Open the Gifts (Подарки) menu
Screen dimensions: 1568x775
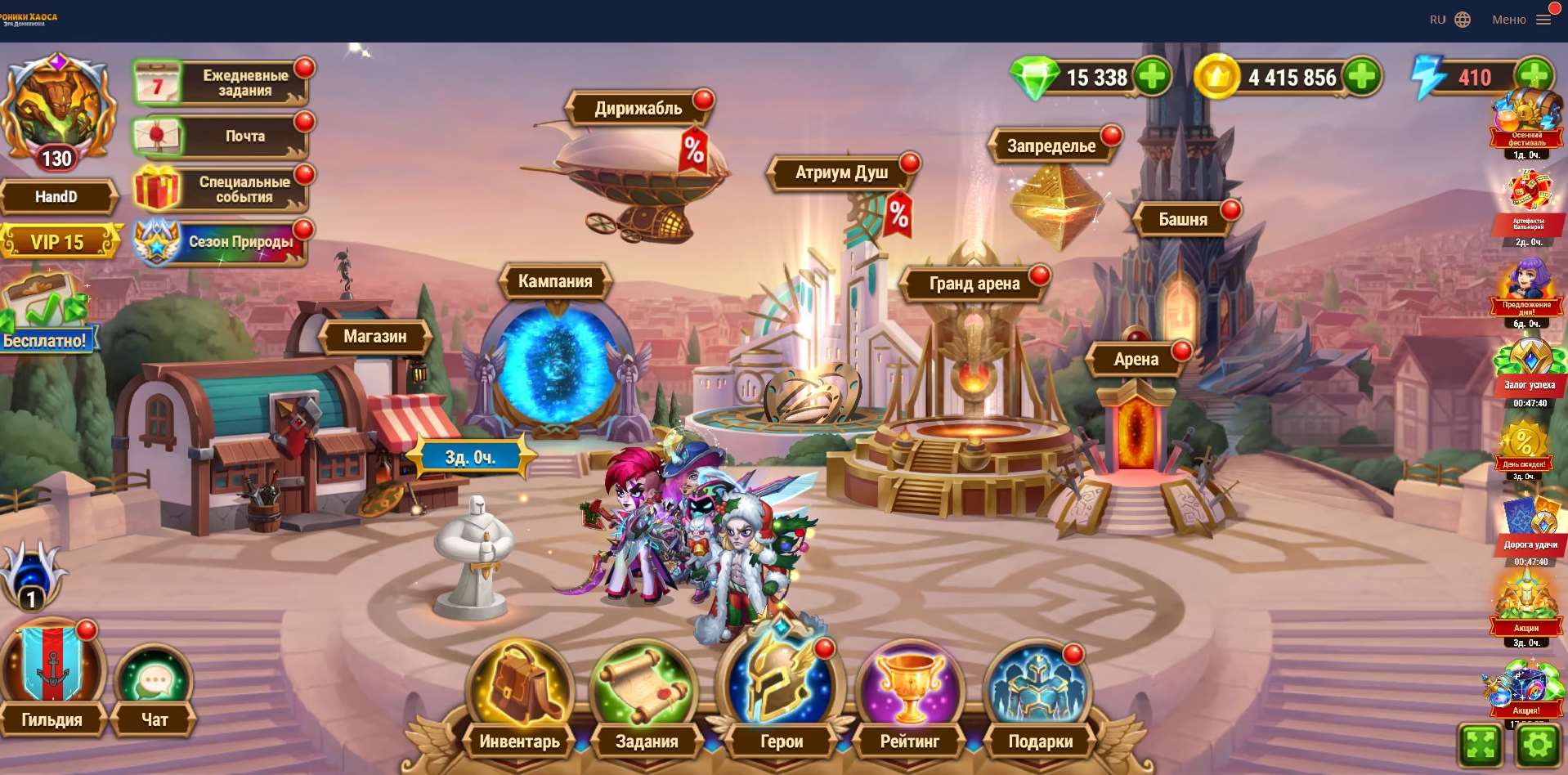[1039, 688]
